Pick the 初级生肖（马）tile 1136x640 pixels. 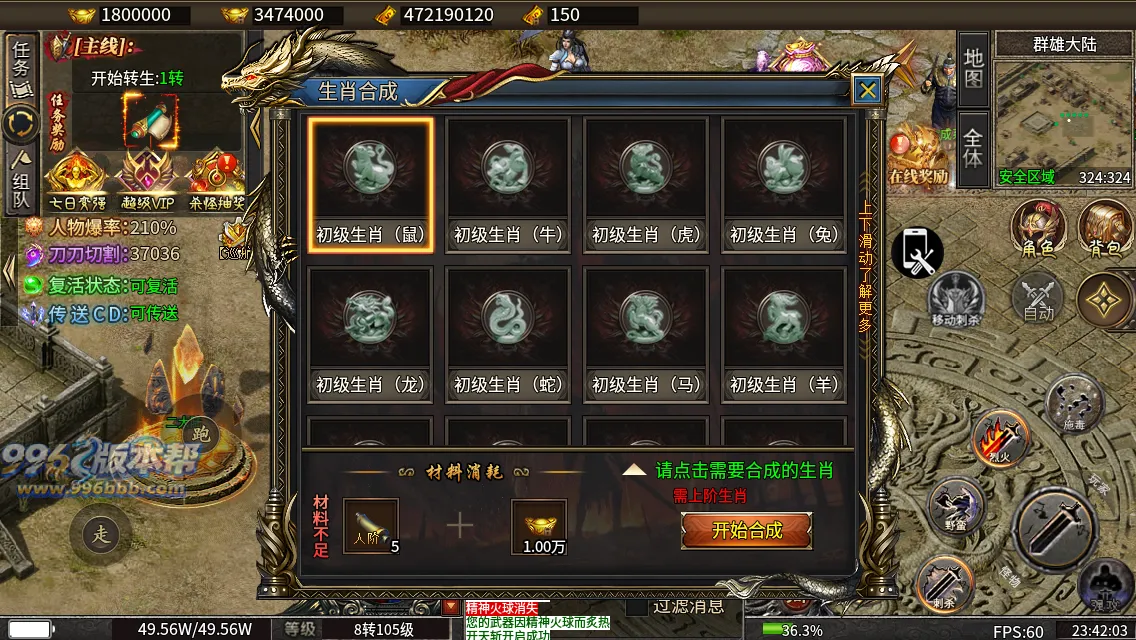point(646,335)
